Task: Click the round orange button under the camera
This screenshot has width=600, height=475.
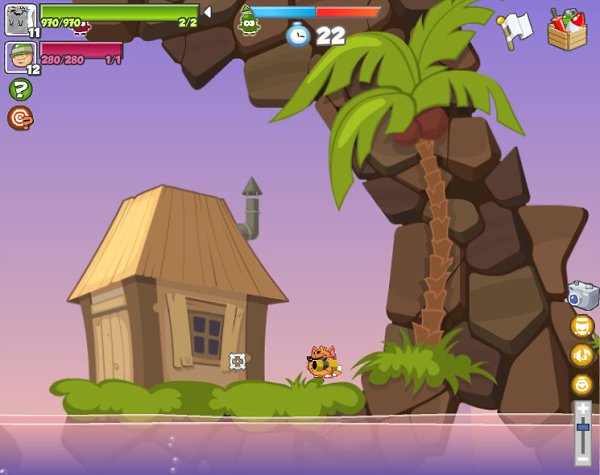Action: click(x=582, y=326)
